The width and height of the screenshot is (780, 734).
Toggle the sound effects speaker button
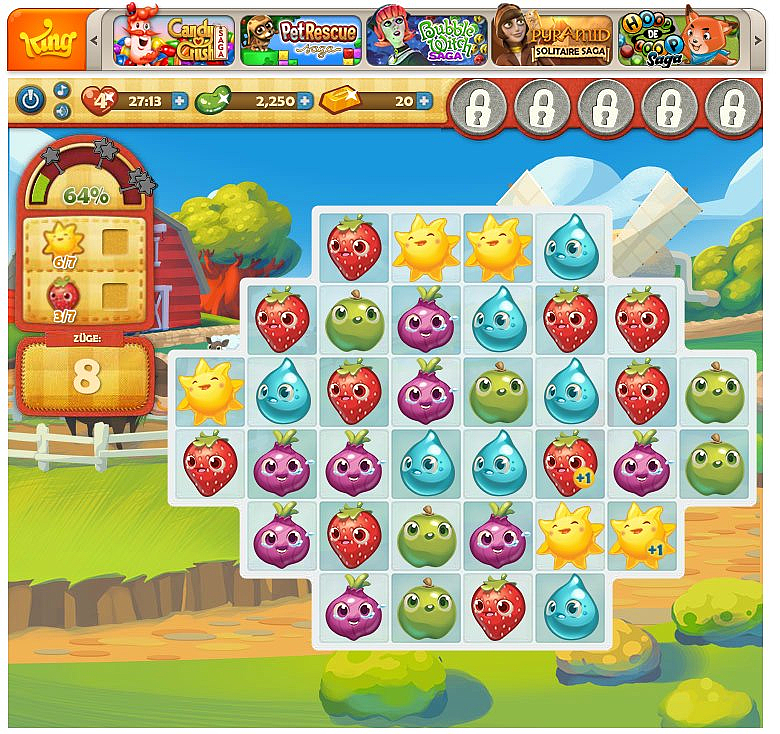[x=61, y=110]
